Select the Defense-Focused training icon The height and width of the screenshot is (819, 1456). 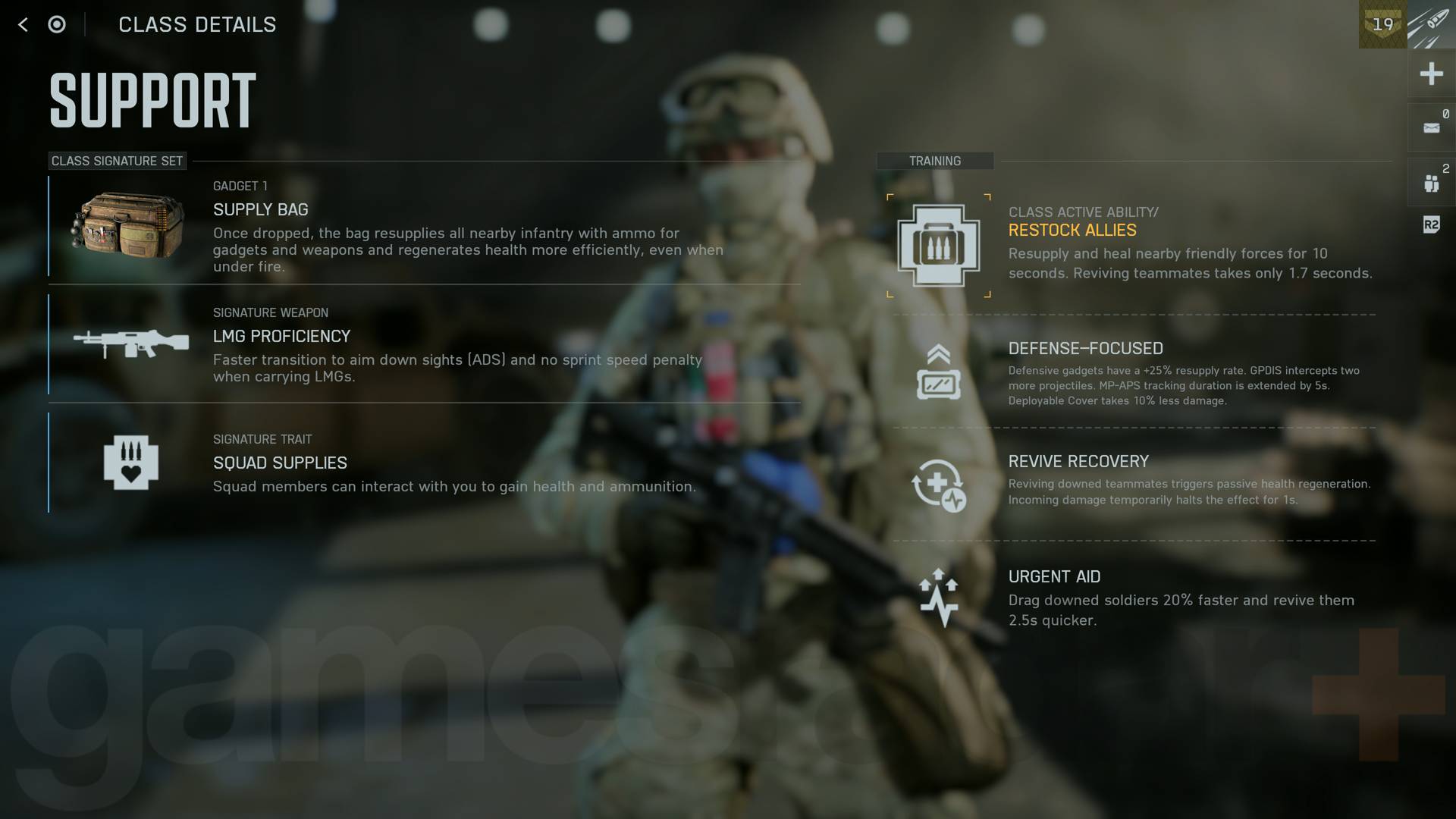pyautogui.click(x=938, y=369)
